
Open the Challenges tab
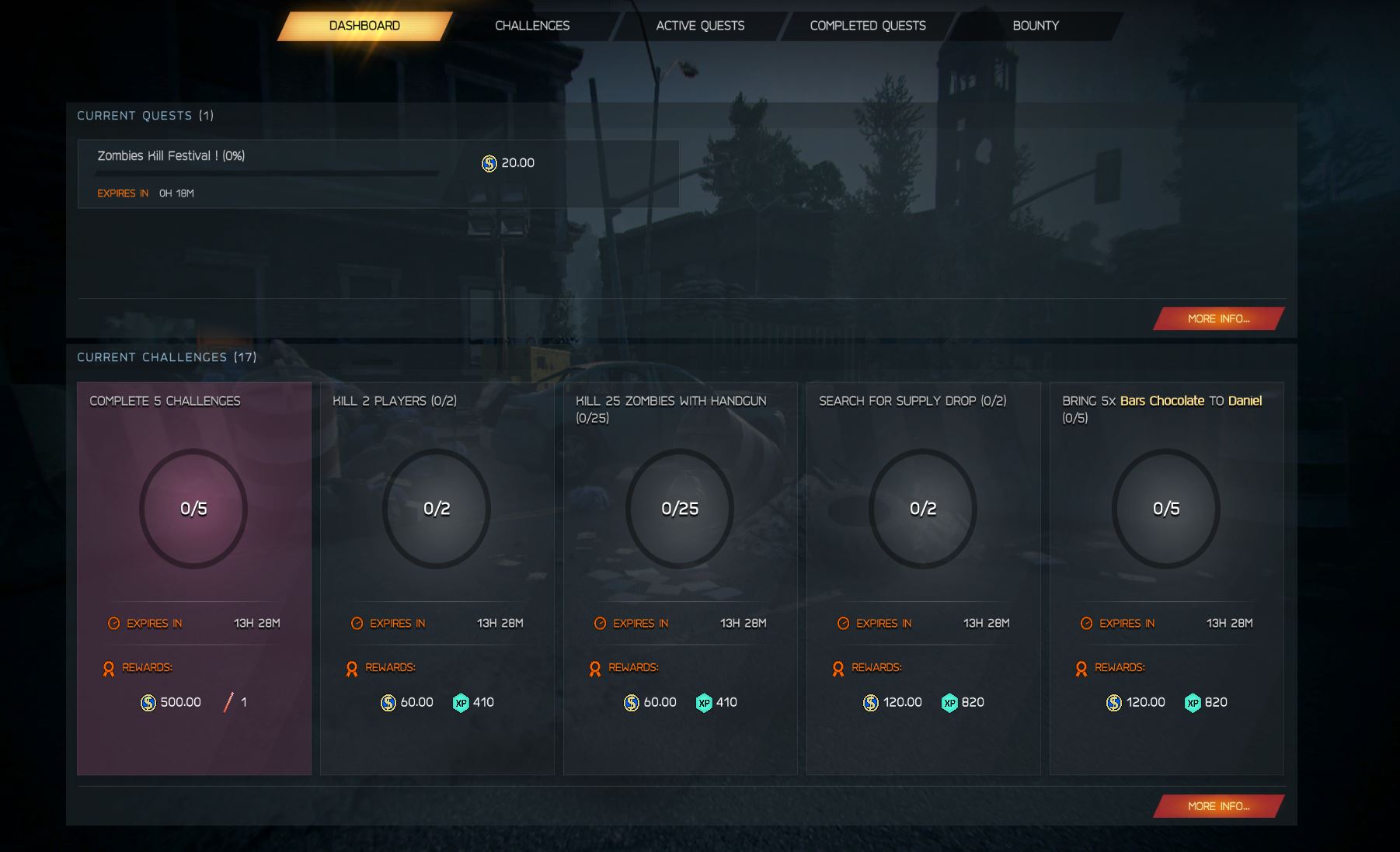532,26
